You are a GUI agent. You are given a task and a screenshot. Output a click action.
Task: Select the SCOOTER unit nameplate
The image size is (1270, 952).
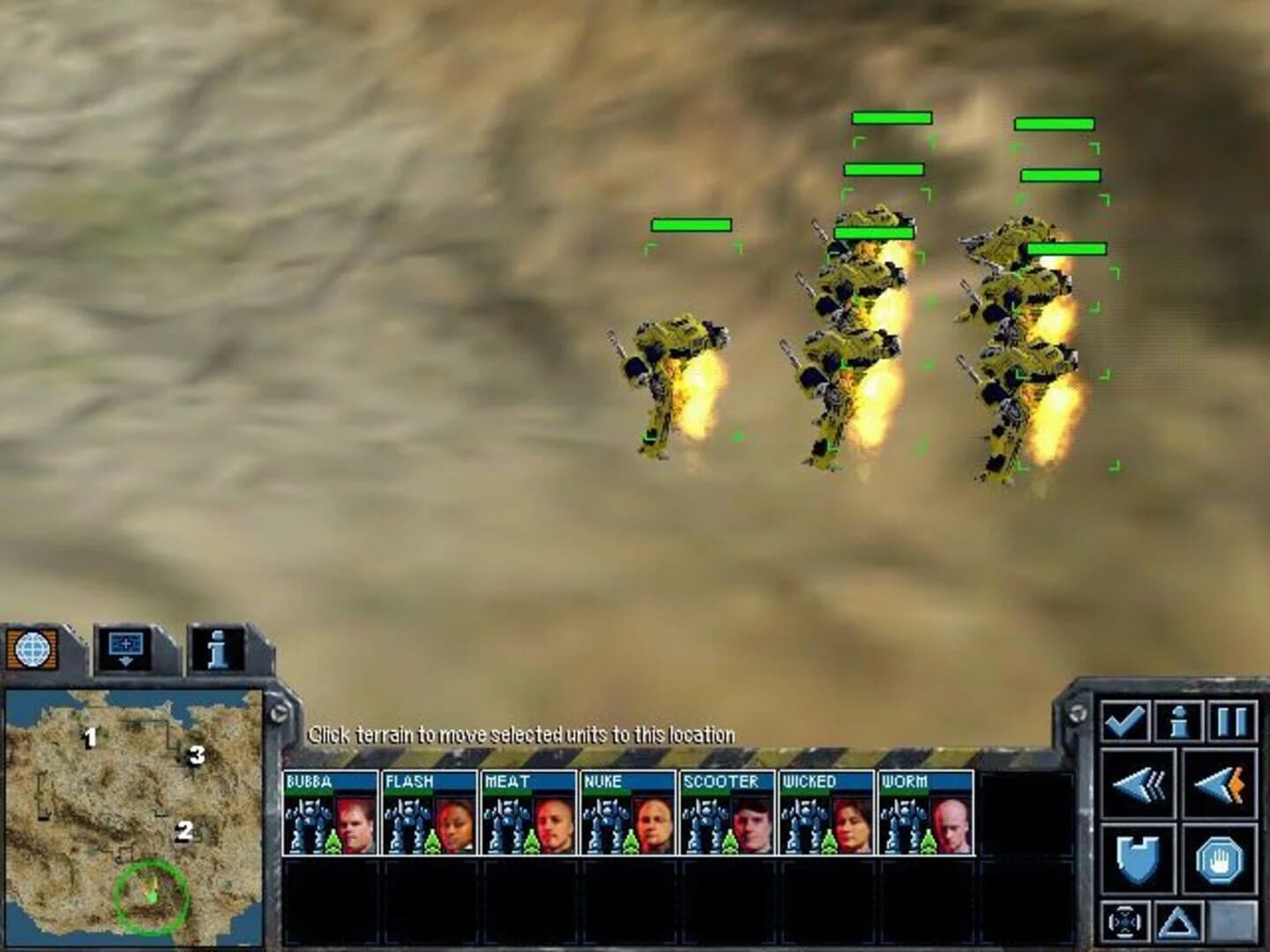click(720, 781)
